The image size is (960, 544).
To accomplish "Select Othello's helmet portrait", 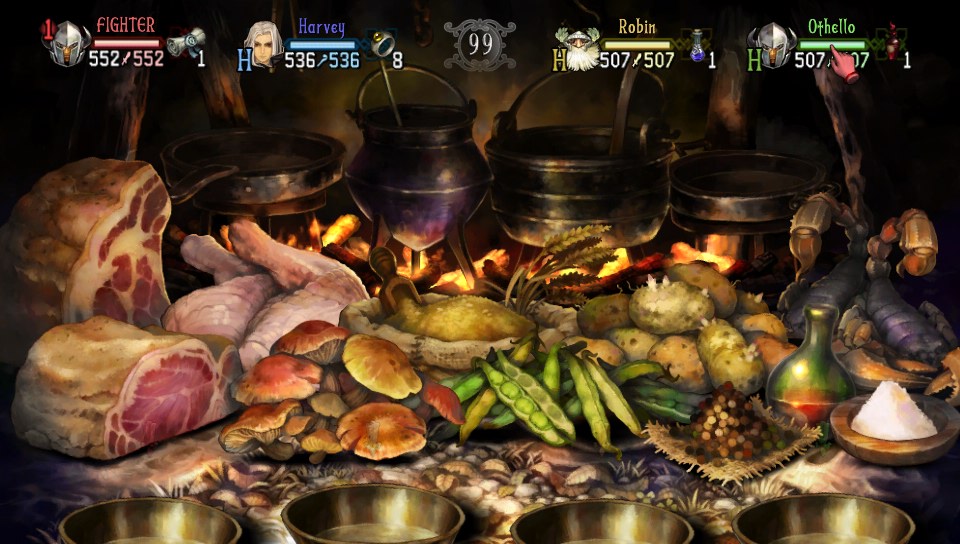I will (x=773, y=46).
